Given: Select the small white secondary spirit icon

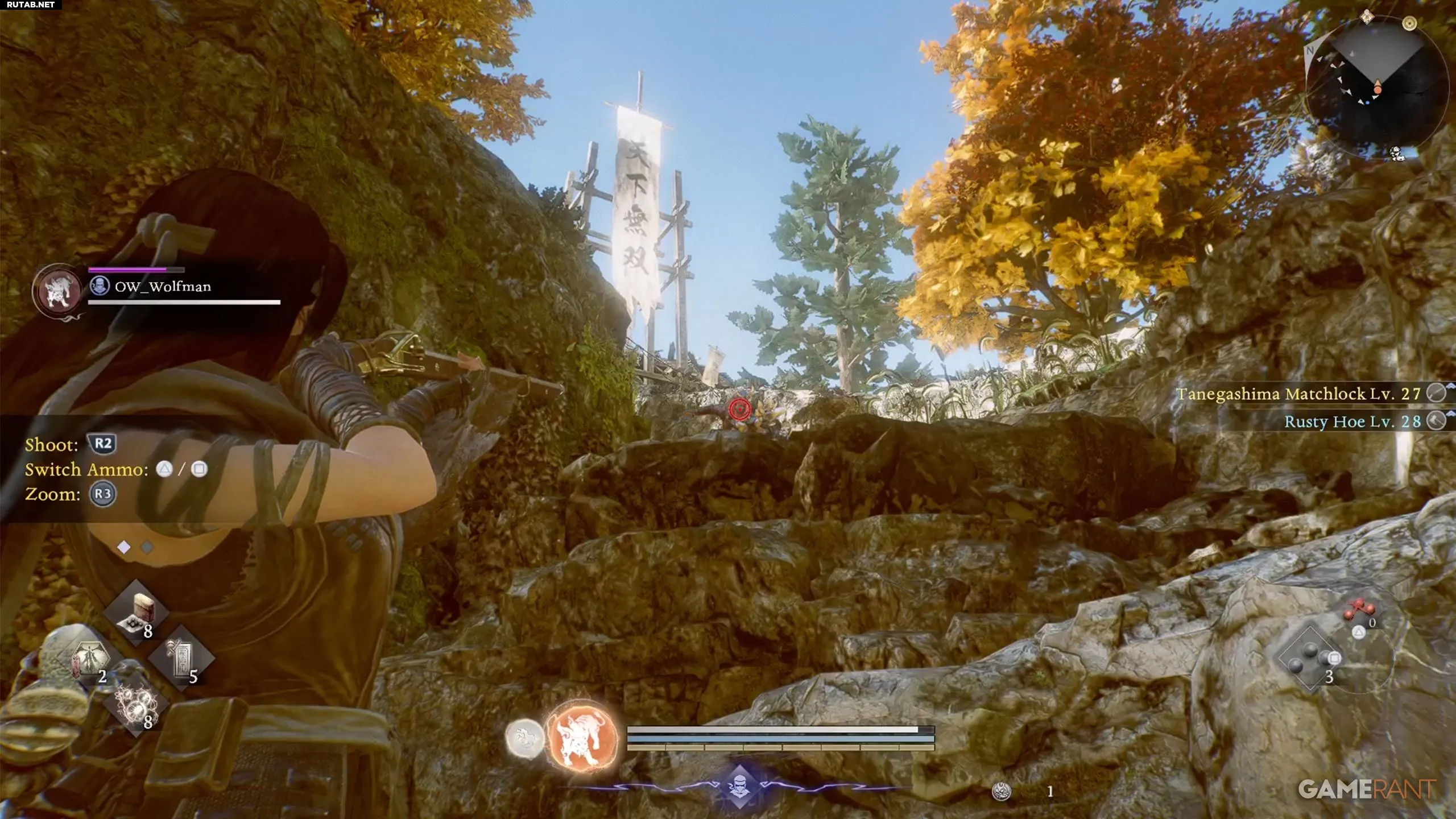Looking at the screenshot, I should [524, 738].
